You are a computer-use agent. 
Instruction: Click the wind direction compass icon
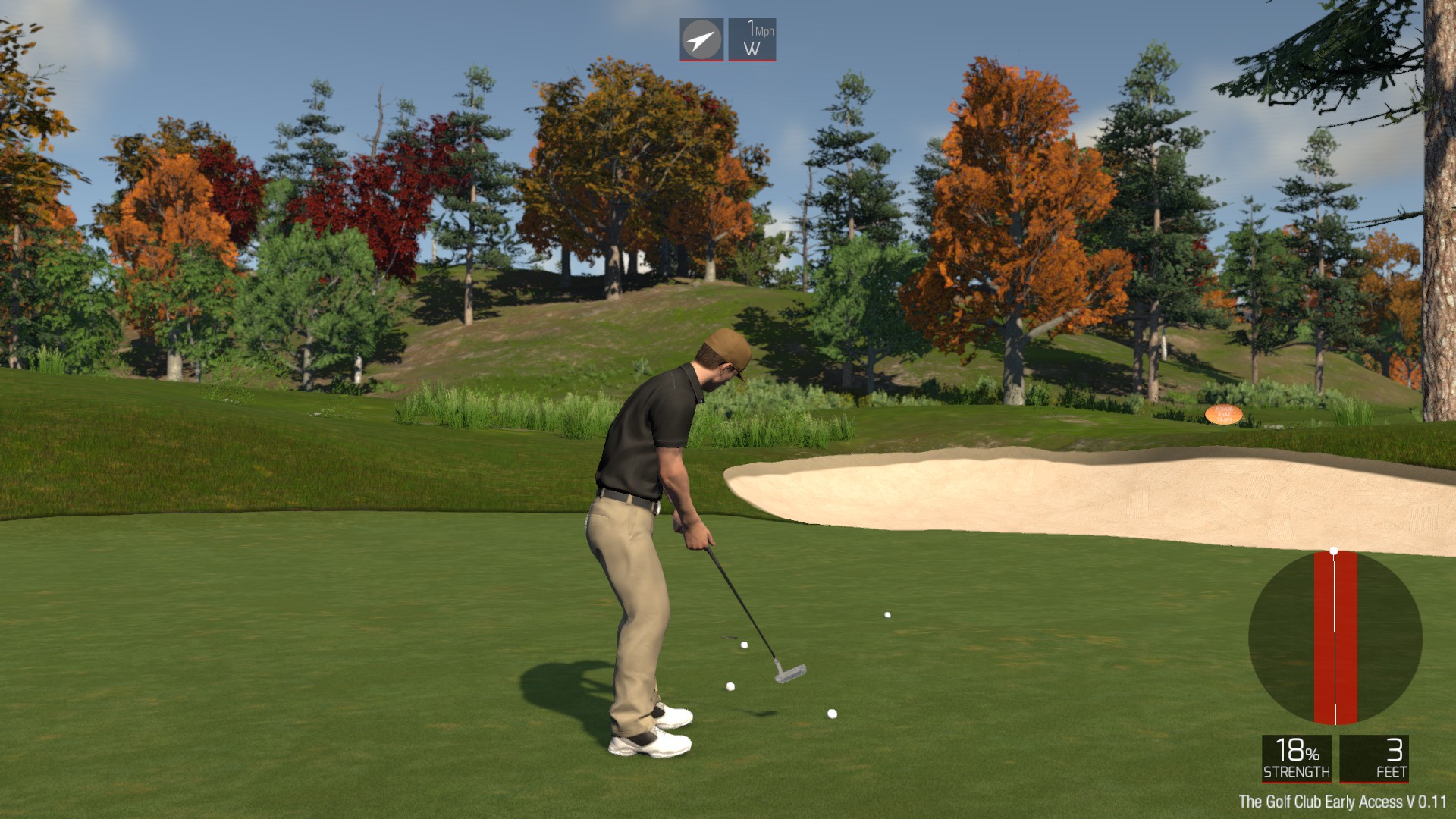tap(701, 39)
